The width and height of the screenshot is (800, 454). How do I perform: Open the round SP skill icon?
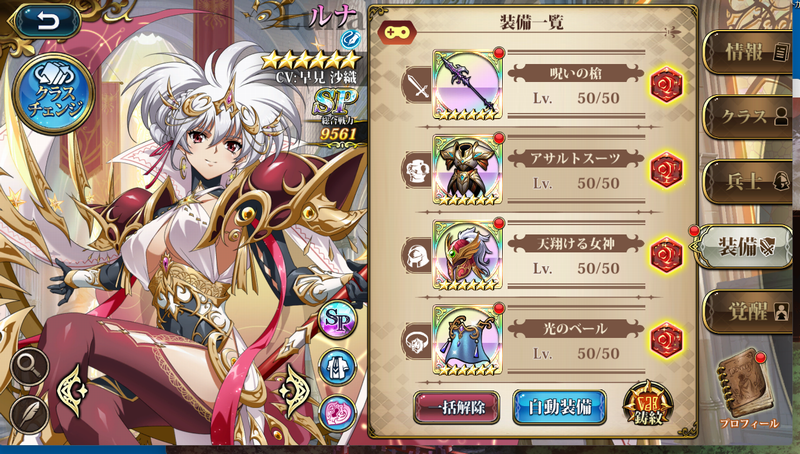[337, 320]
